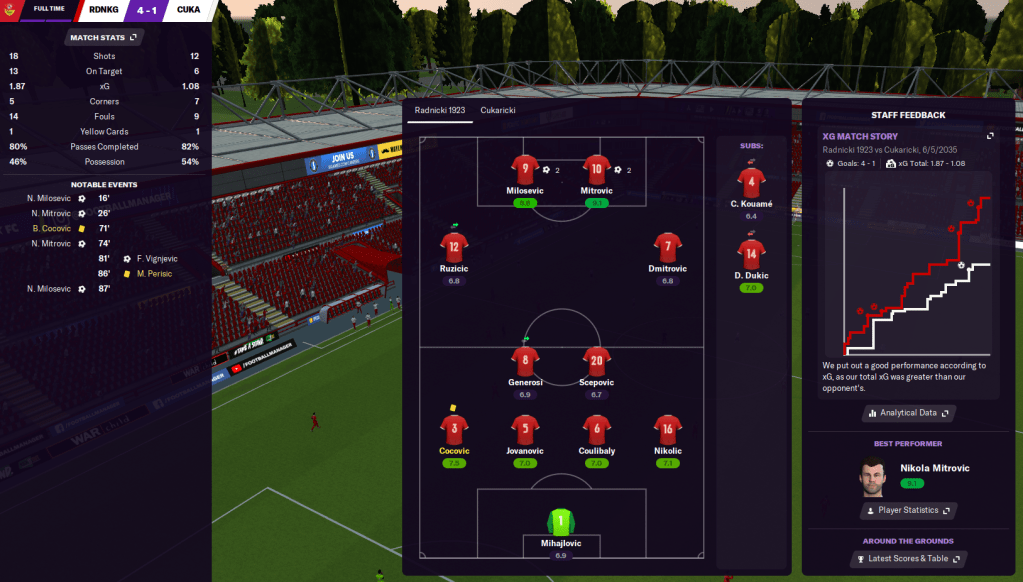Select the Radnicki 1923 lineup tab
The width and height of the screenshot is (1023, 582).
[x=439, y=110]
